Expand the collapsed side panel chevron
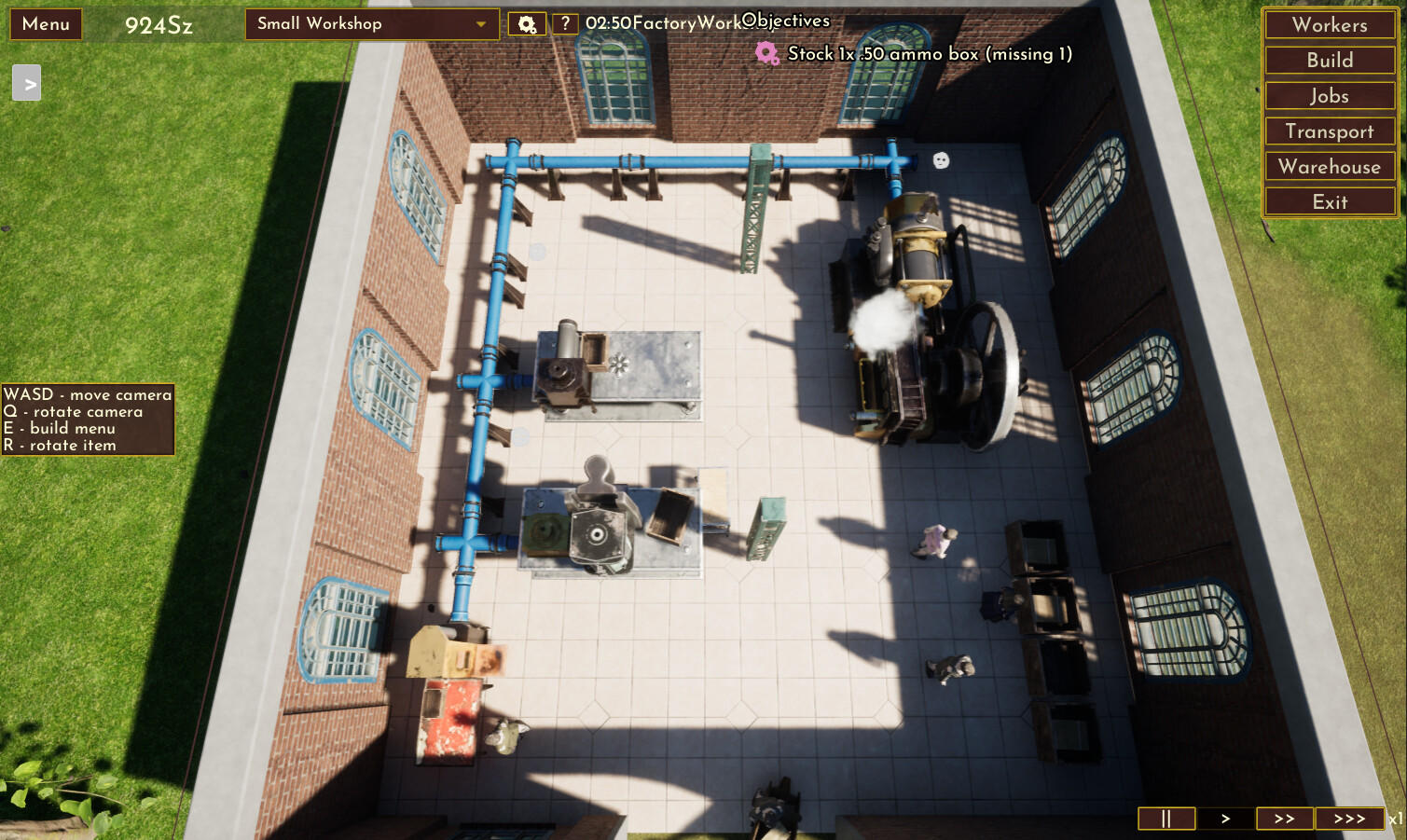 tap(27, 82)
